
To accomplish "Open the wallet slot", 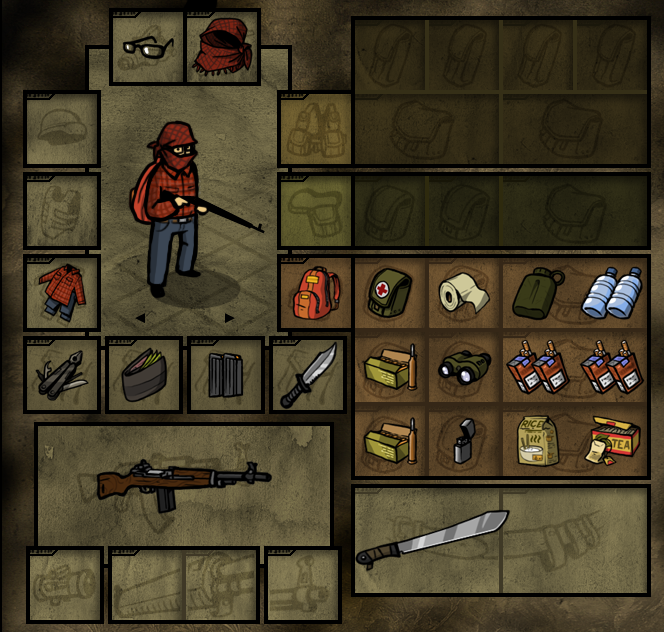I will [144, 375].
